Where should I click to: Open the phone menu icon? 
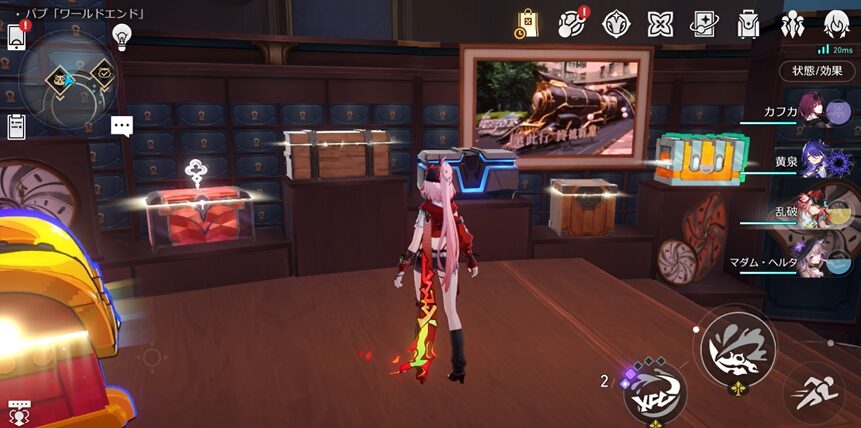click(x=17, y=37)
